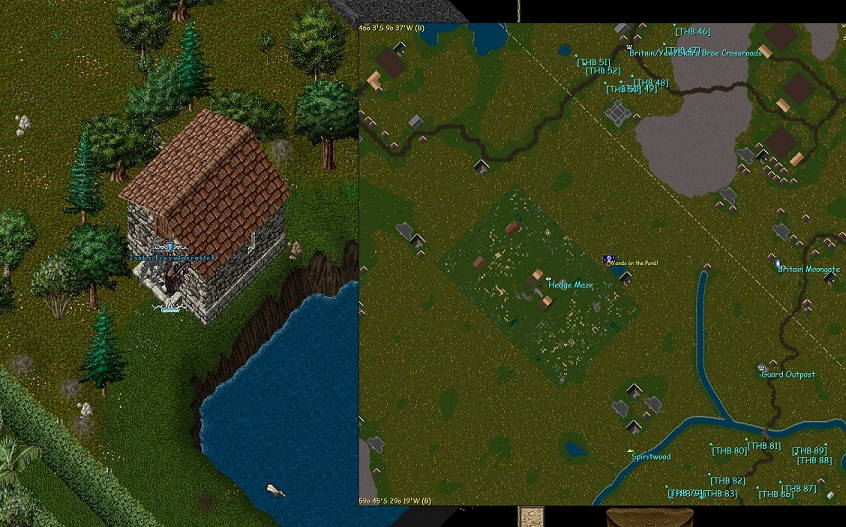Choose the Guard Outpost marker on the map
This screenshot has width=846, height=527.
788,374
